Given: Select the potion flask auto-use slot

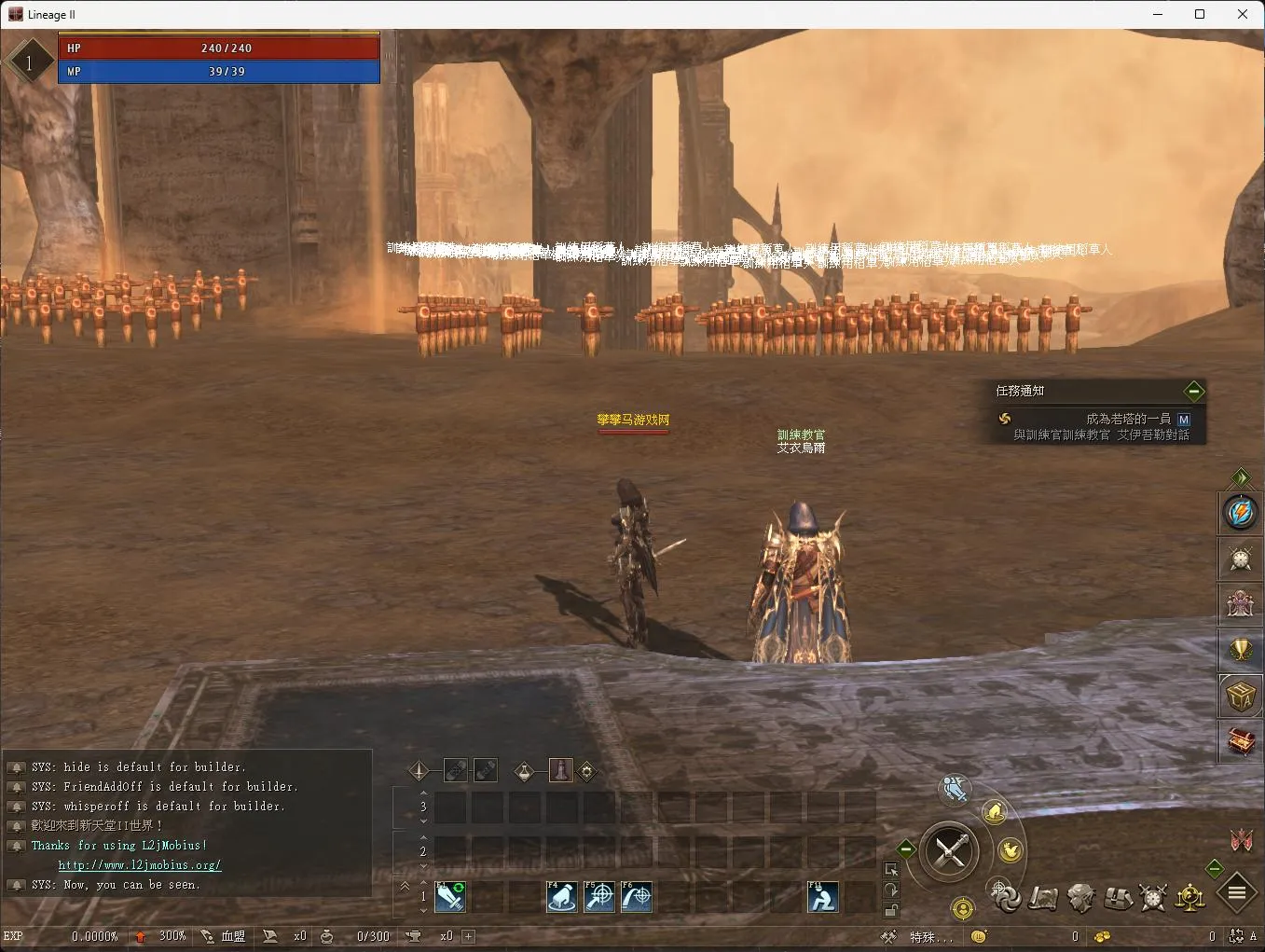Looking at the screenshot, I should click(524, 771).
